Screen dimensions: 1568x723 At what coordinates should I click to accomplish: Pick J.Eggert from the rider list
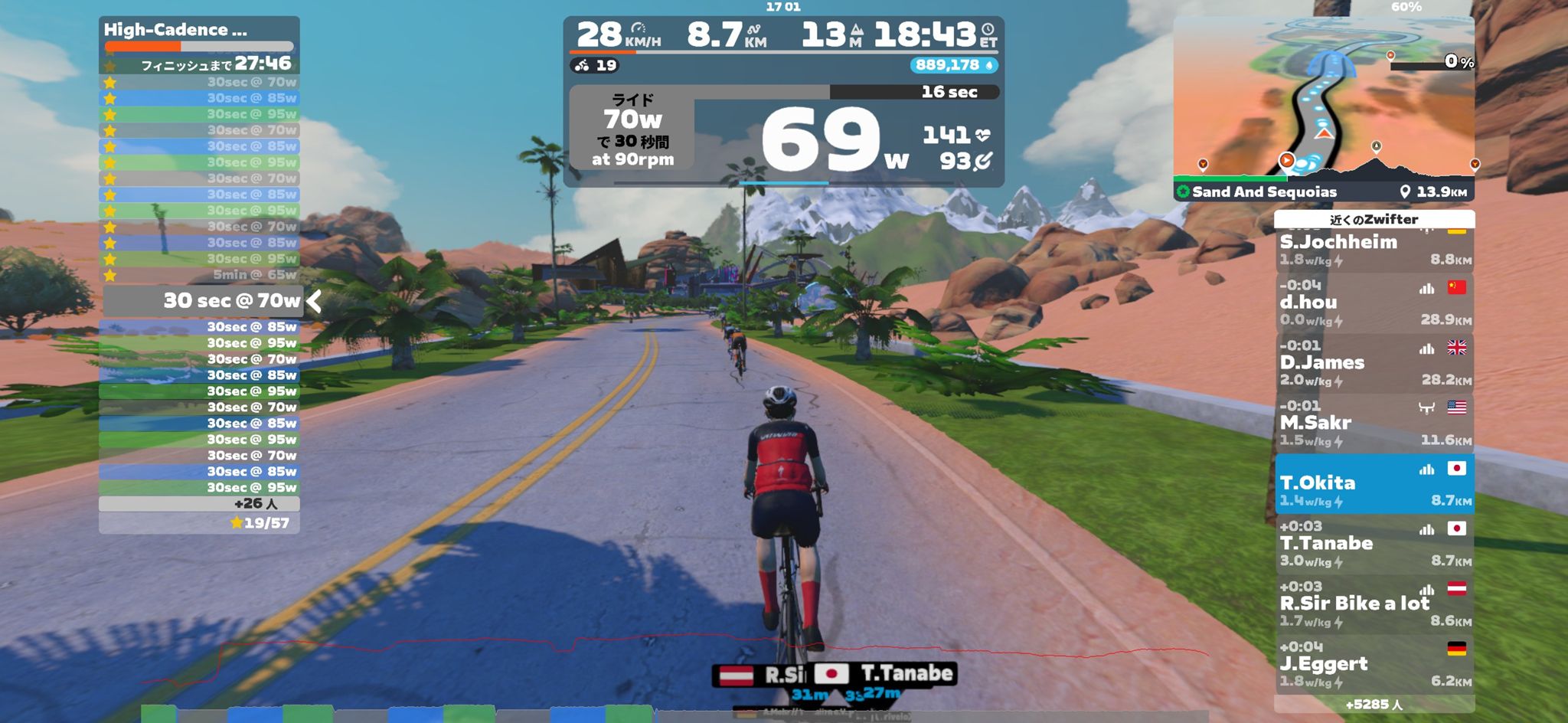tap(1374, 663)
